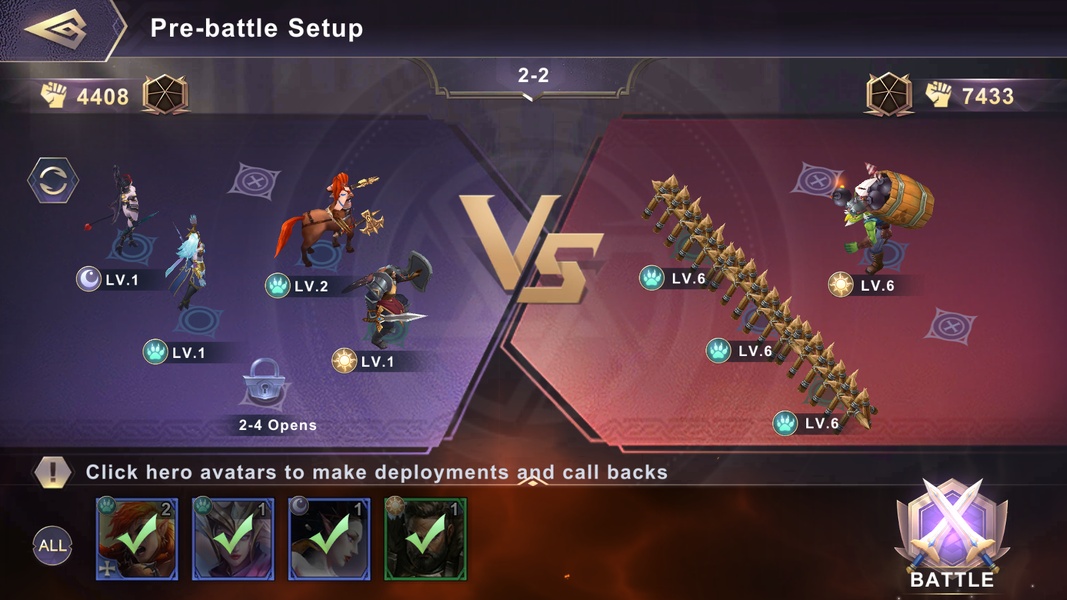Start the fight with the BATTLE button
This screenshot has width=1067, height=600.
tap(951, 535)
